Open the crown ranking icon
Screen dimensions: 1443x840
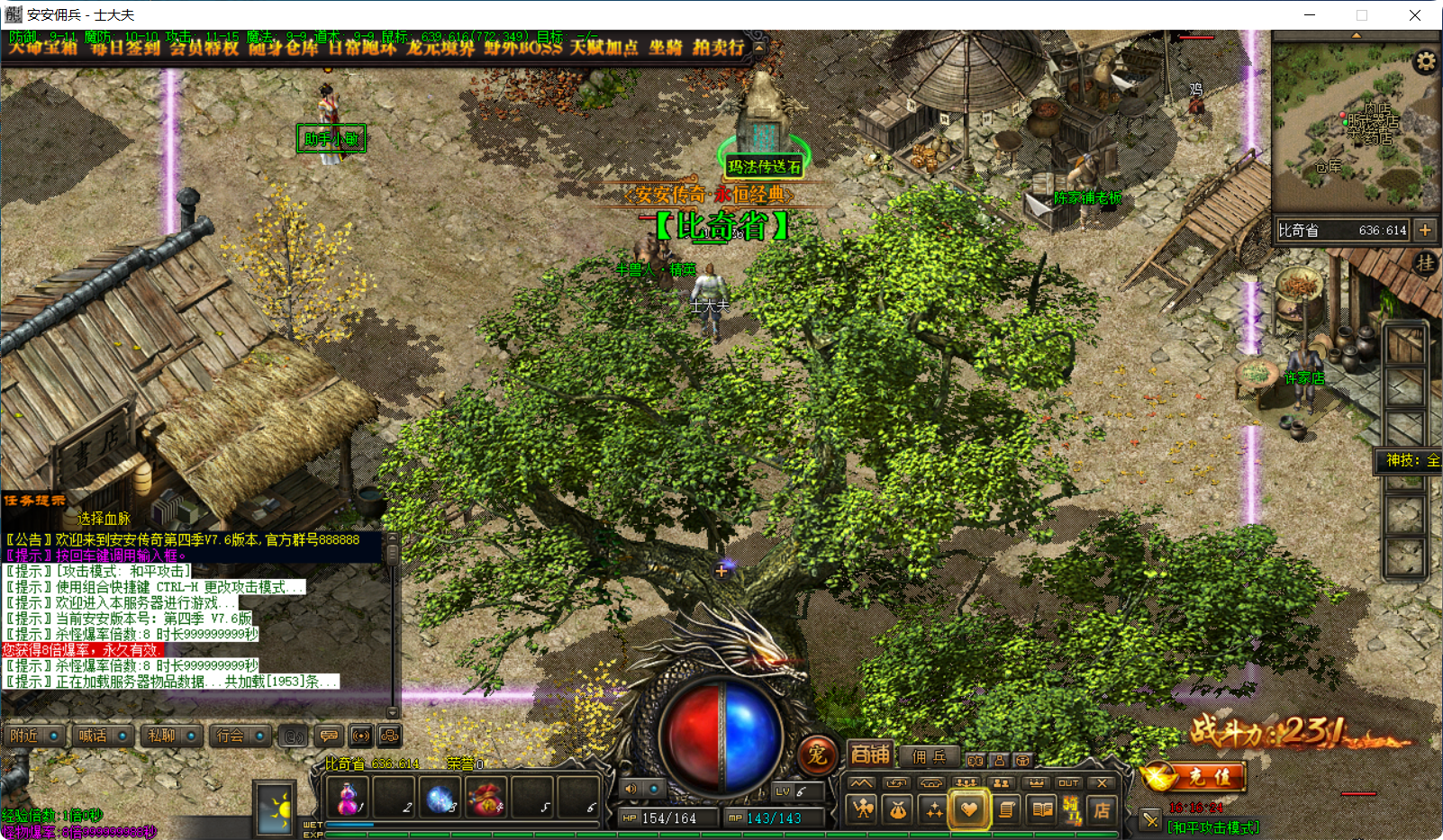(1037, 782)
